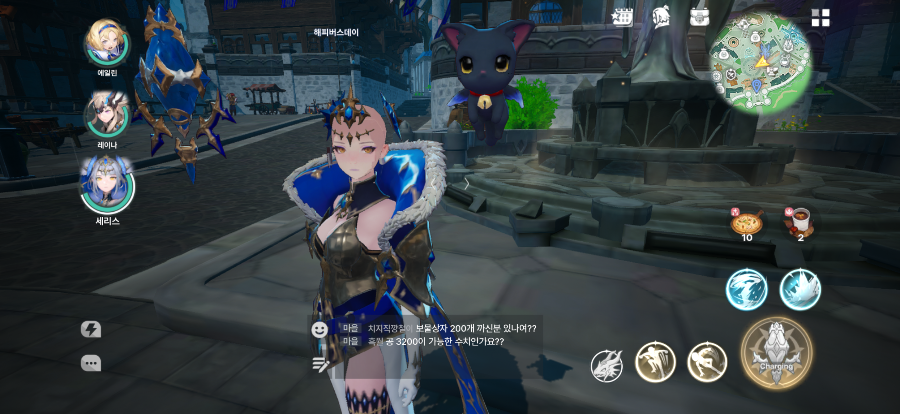Image resolution: width=900 pixels, height=414 pixels.
Task: Select party member 에일린 portrait
Action: (x=107, y=41)
